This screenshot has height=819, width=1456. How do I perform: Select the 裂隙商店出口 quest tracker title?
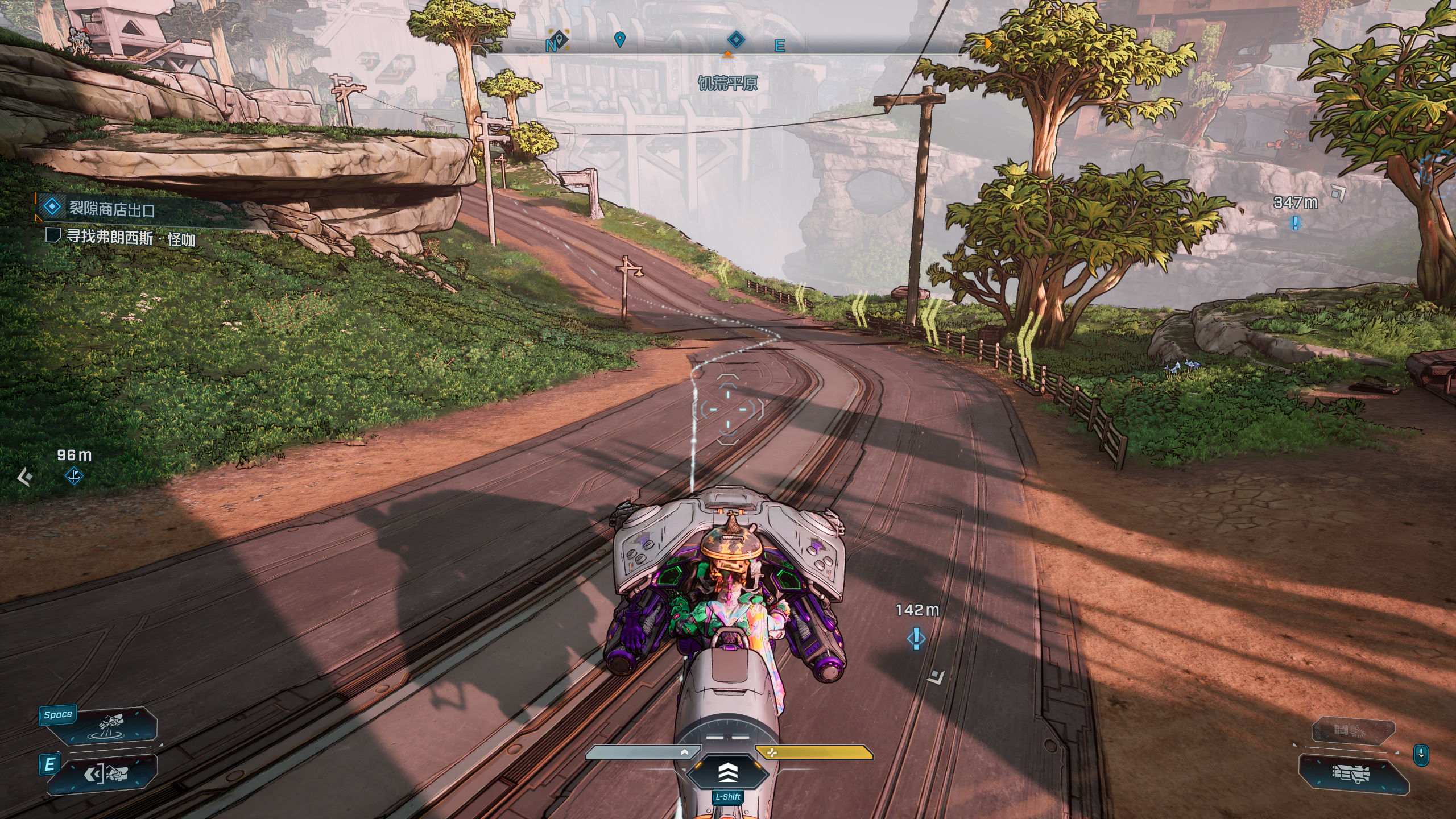111,209
